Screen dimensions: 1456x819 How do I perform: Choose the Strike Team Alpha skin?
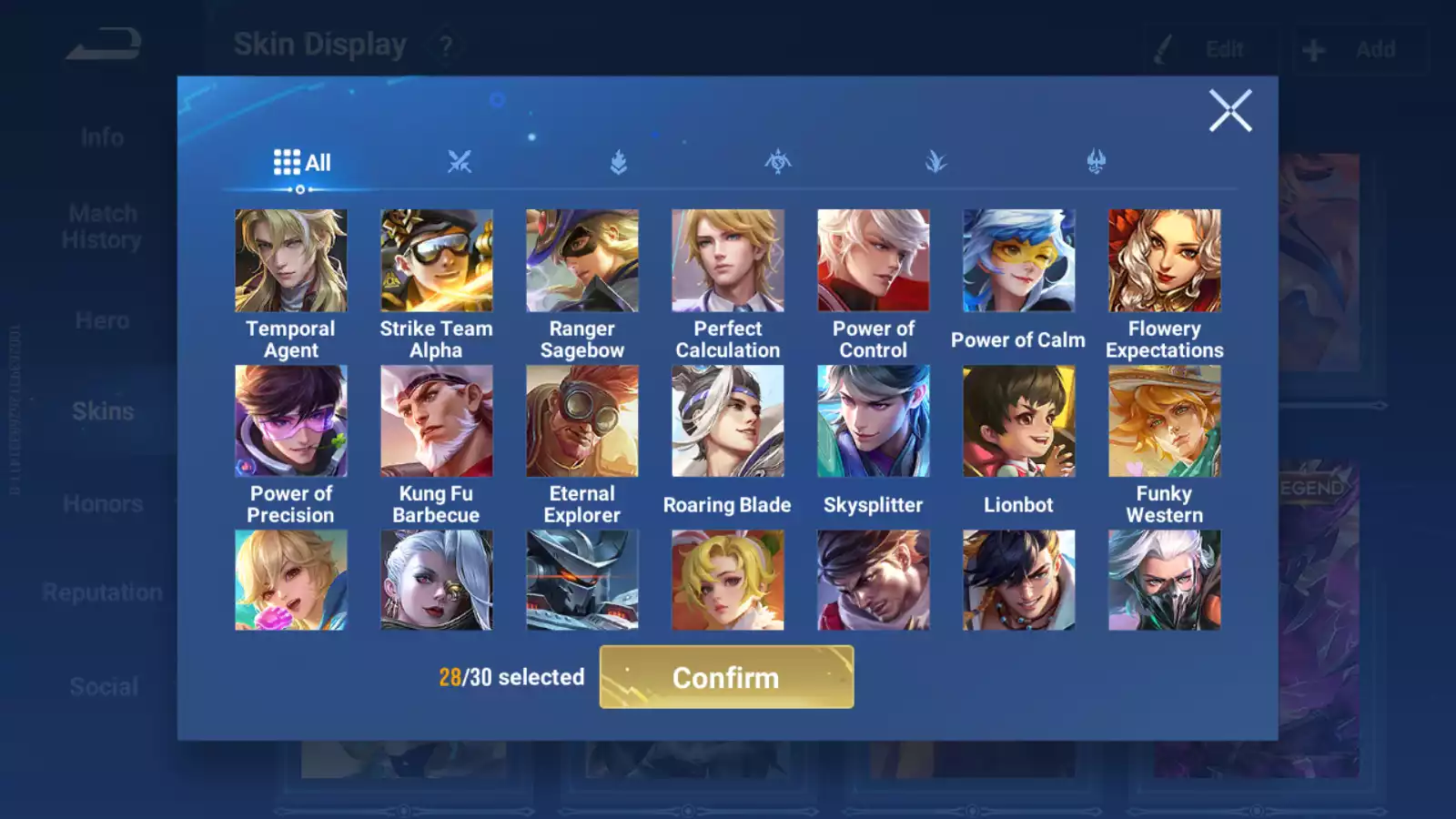(x=436, y=261)
